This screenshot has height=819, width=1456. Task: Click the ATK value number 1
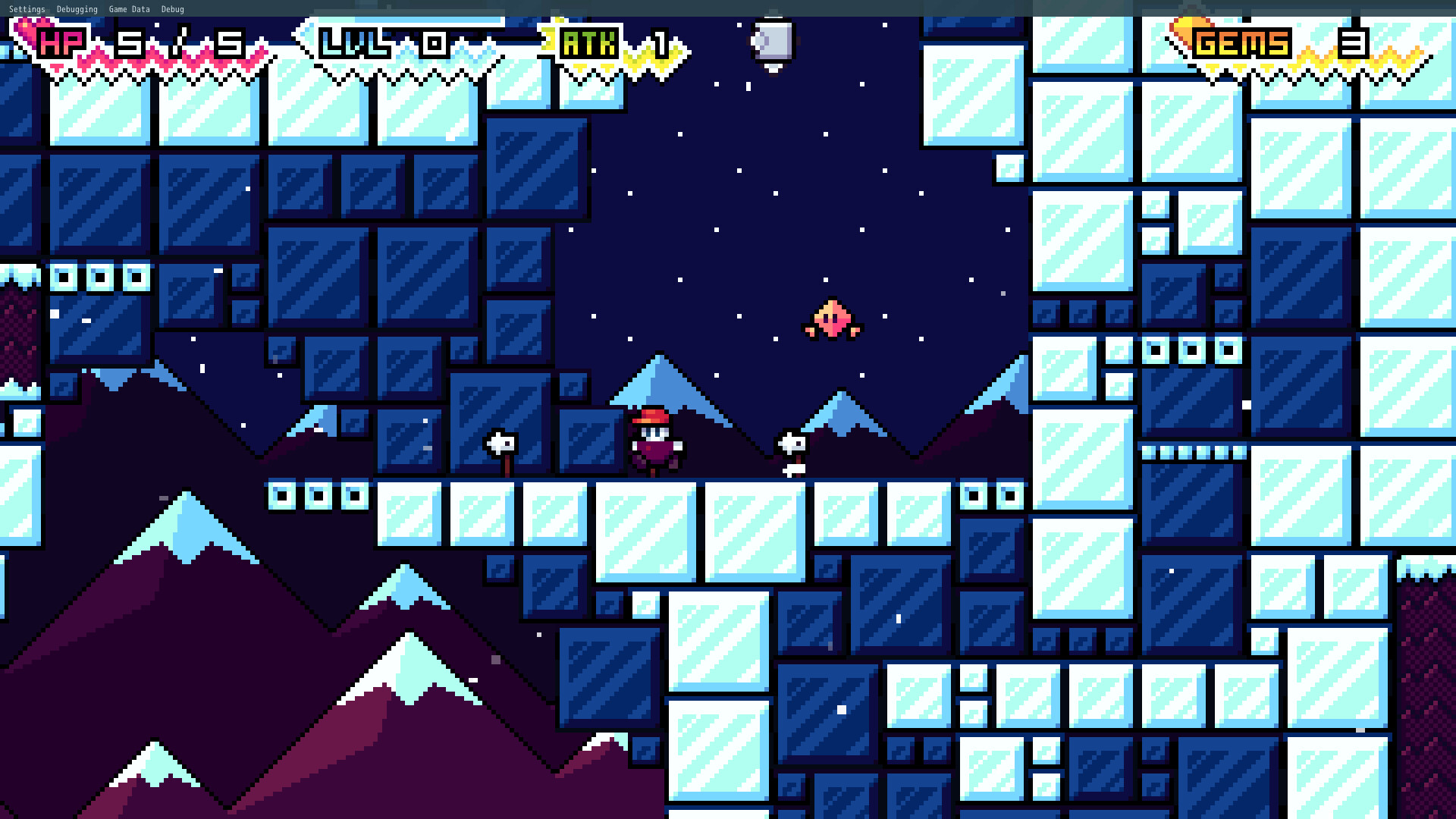click(658, 43)
